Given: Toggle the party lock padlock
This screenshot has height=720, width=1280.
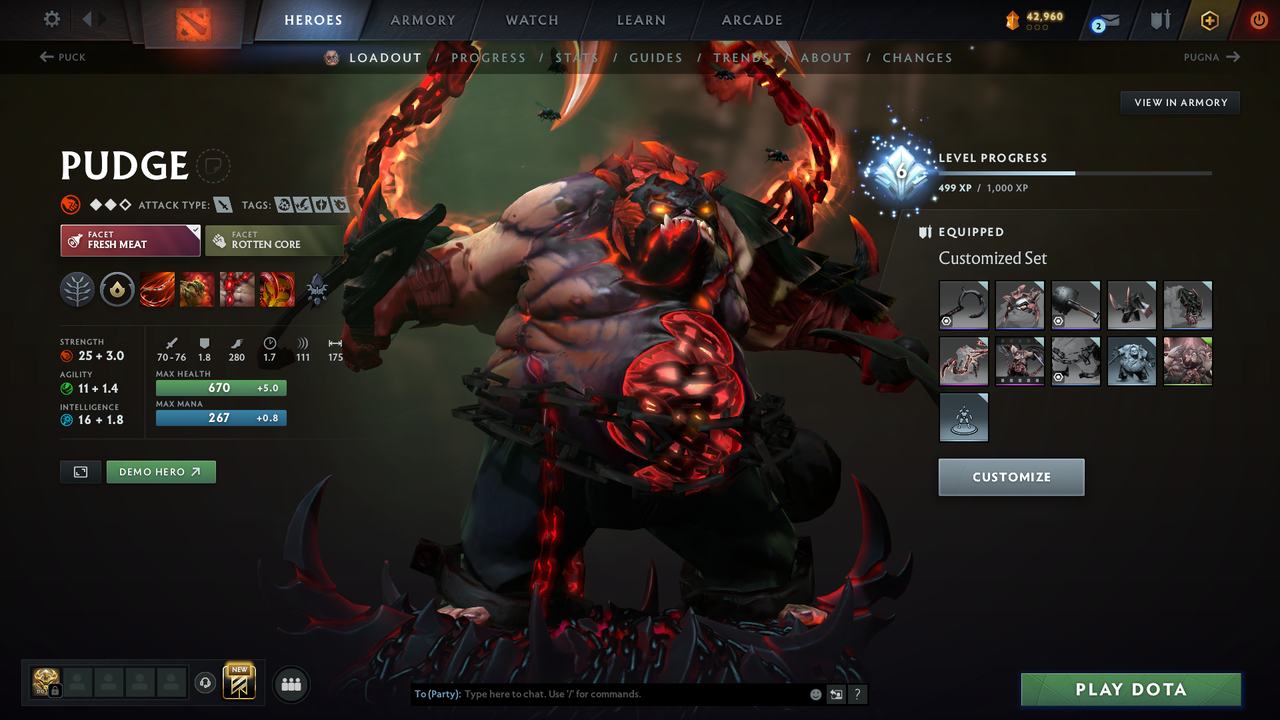Looking at the screenshot, I should tap(55, 689).
